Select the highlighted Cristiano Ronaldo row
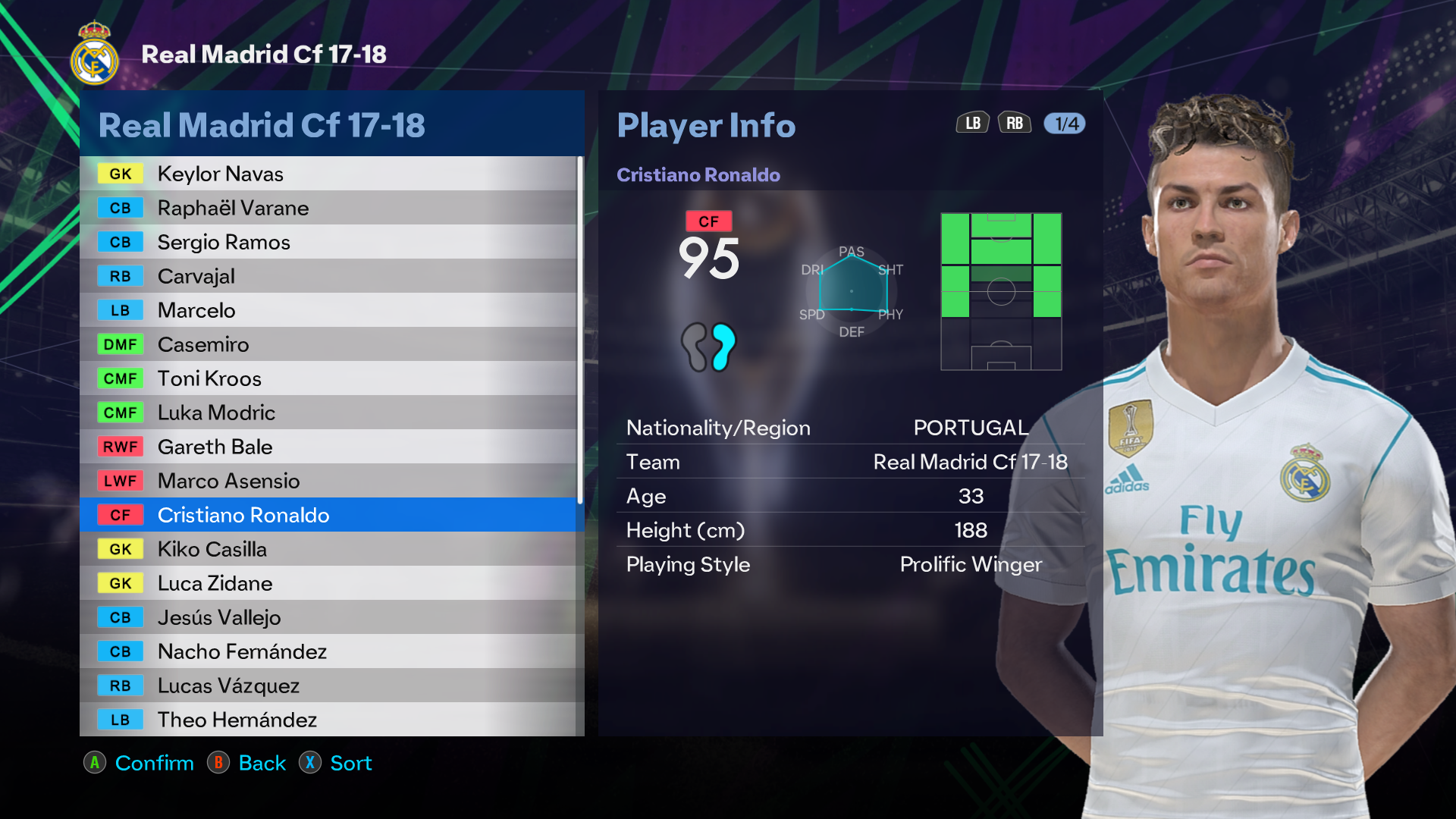The image size is (1456, 819). coord(328,515)
